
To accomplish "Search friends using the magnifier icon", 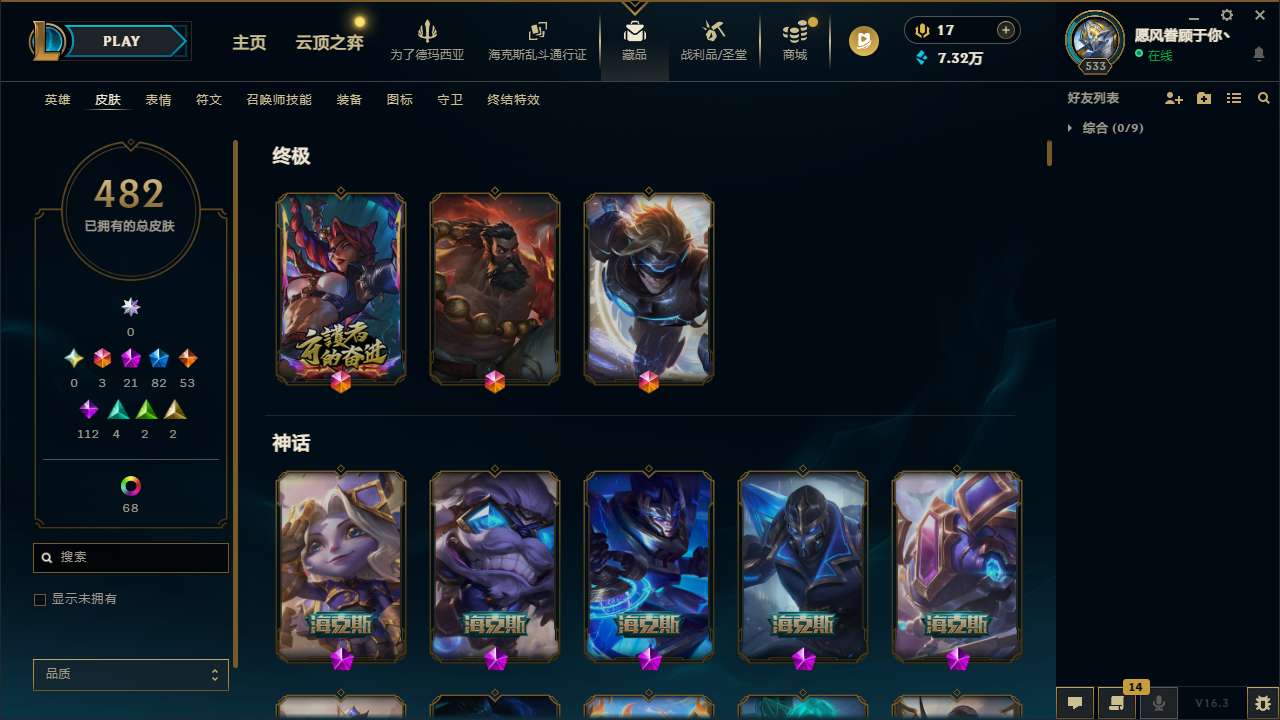I will 1263,98.
